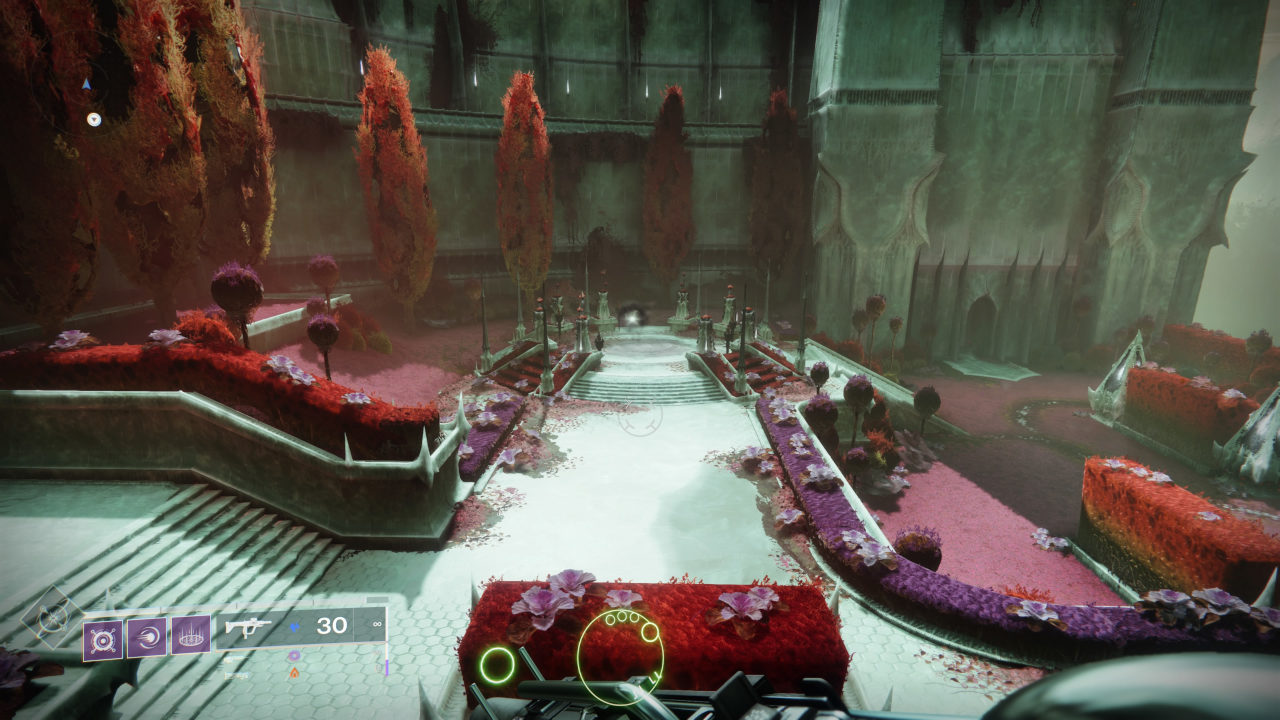Screen dimensions: 1280x720
Task: Select the white circular waypoint marker on radar
Action: point(93,119)
